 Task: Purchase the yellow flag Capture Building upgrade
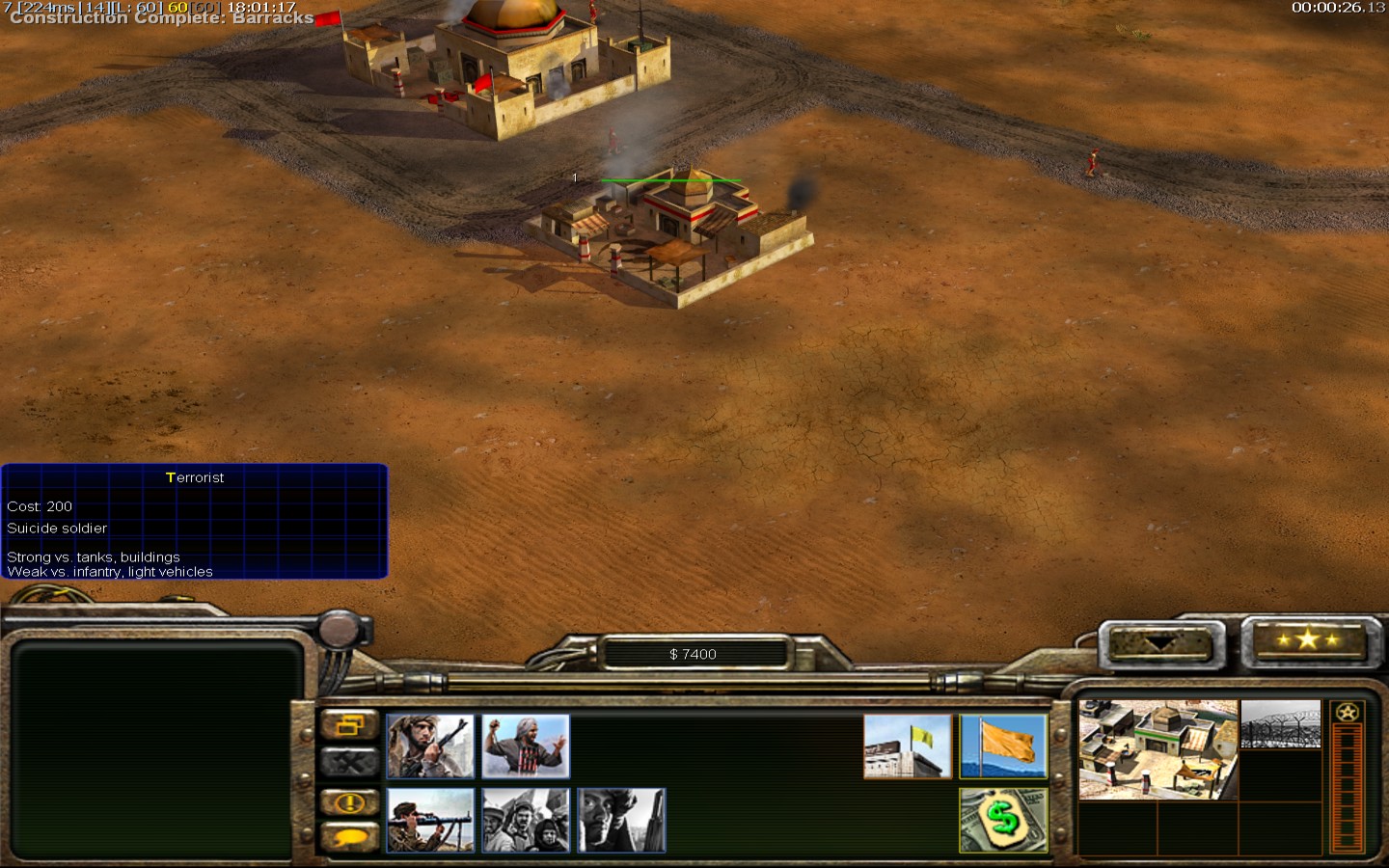[x=907, y=746]
